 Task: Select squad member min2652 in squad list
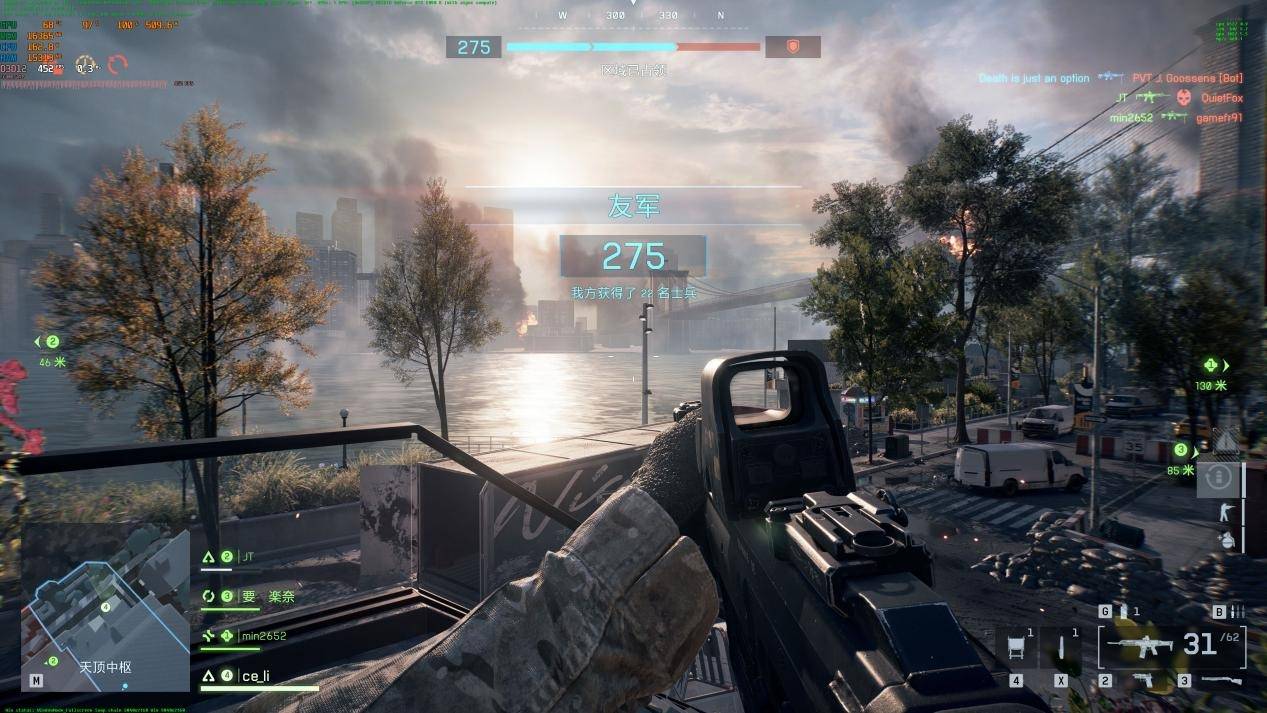click(263, 636)
